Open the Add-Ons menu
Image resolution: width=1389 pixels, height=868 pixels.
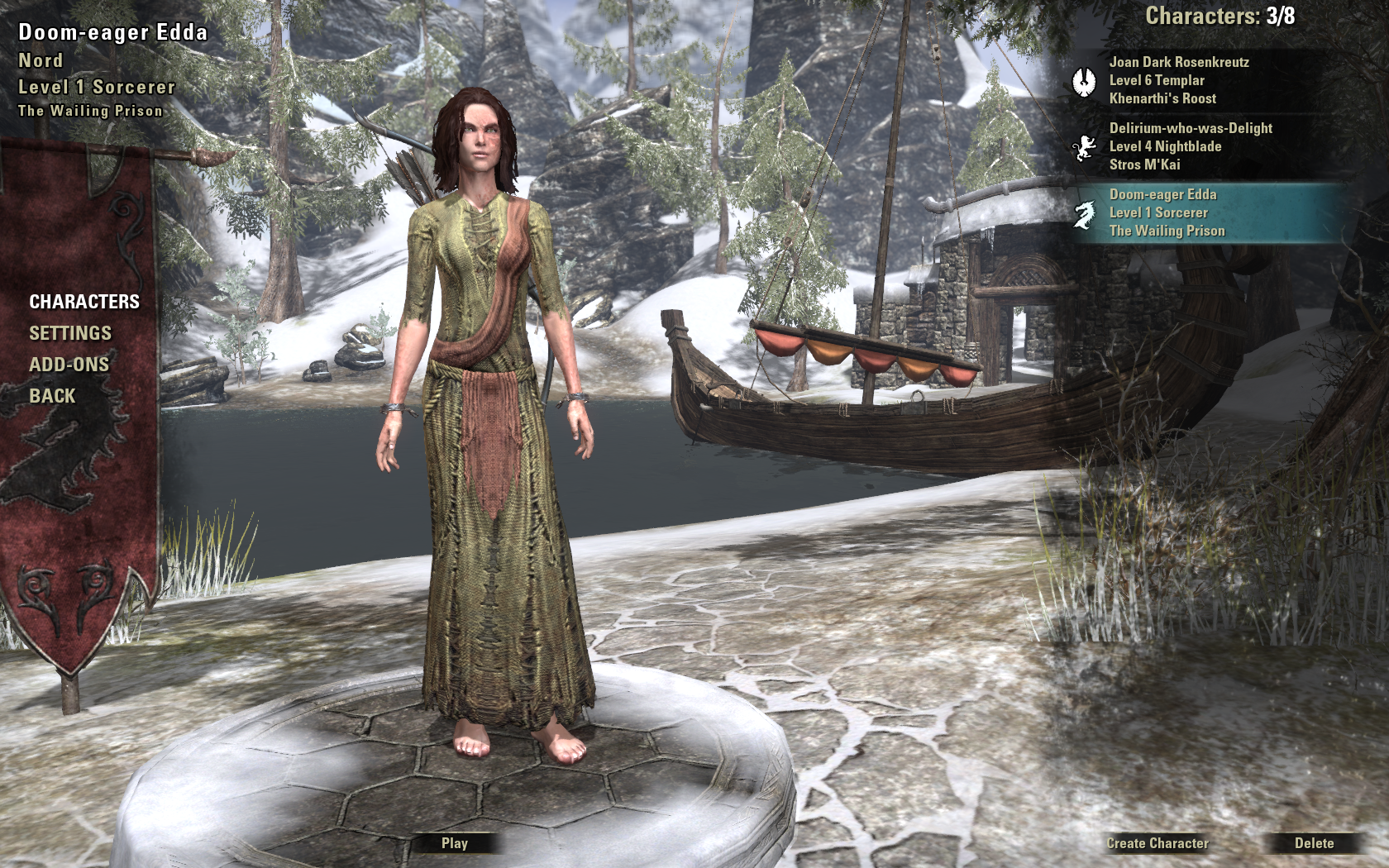tap(69, 365)
